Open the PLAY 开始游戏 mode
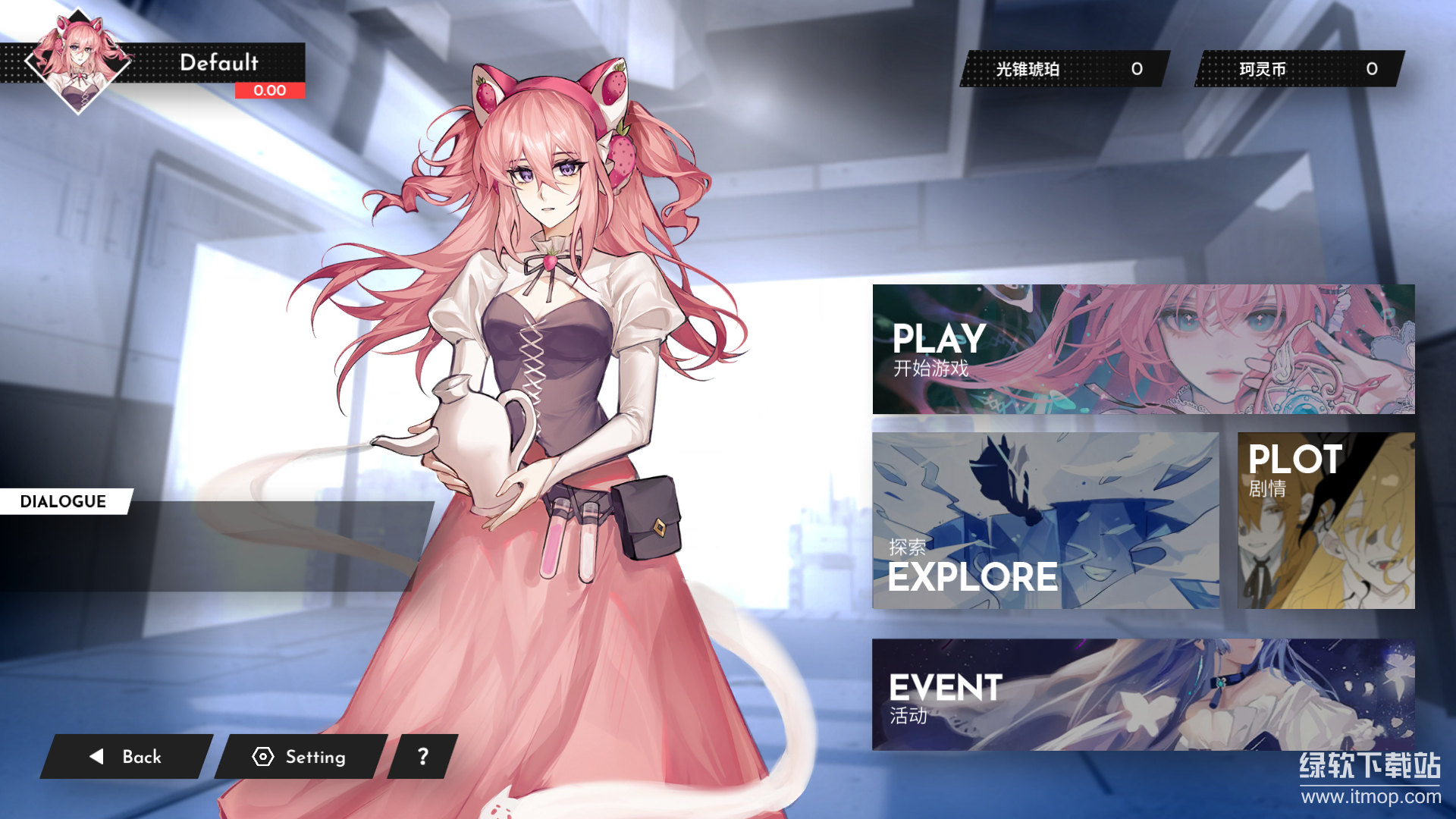The width and height of the screenshot is (1456, 819). (938, 349)
